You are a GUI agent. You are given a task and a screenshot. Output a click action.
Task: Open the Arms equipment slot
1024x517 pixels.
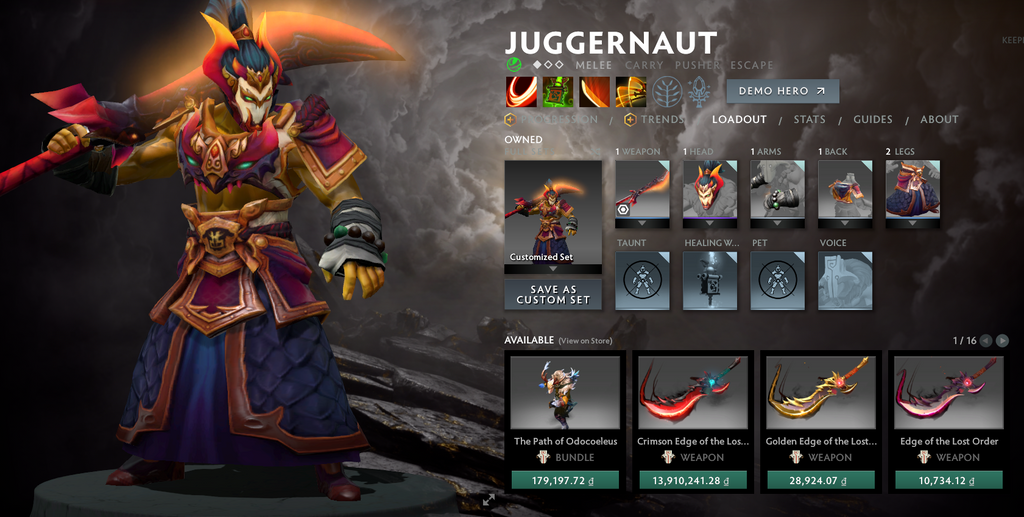click(777, 189)
